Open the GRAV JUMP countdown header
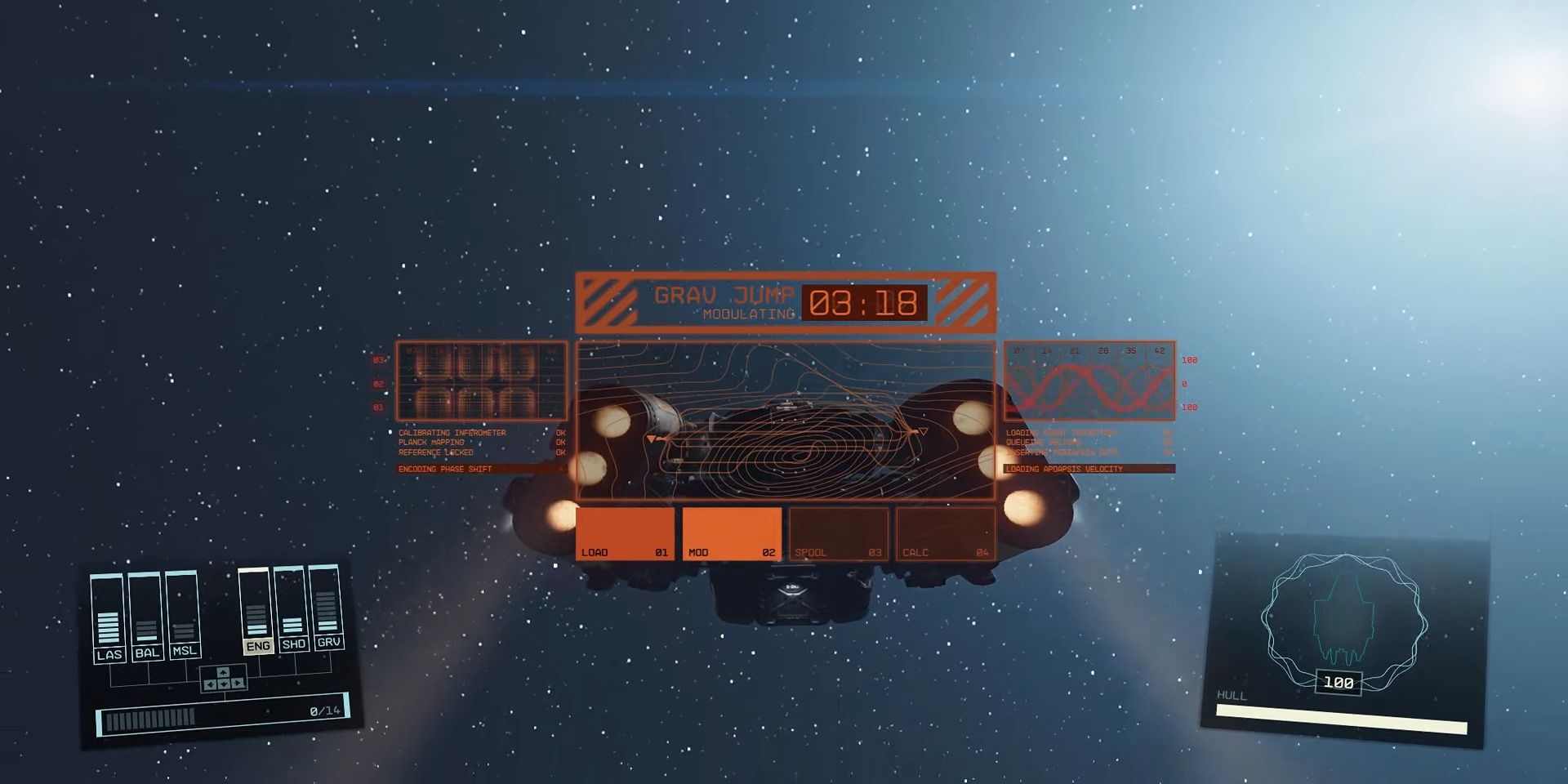The width and height of the screenshot is (1568, 784). tap(784, 302)
